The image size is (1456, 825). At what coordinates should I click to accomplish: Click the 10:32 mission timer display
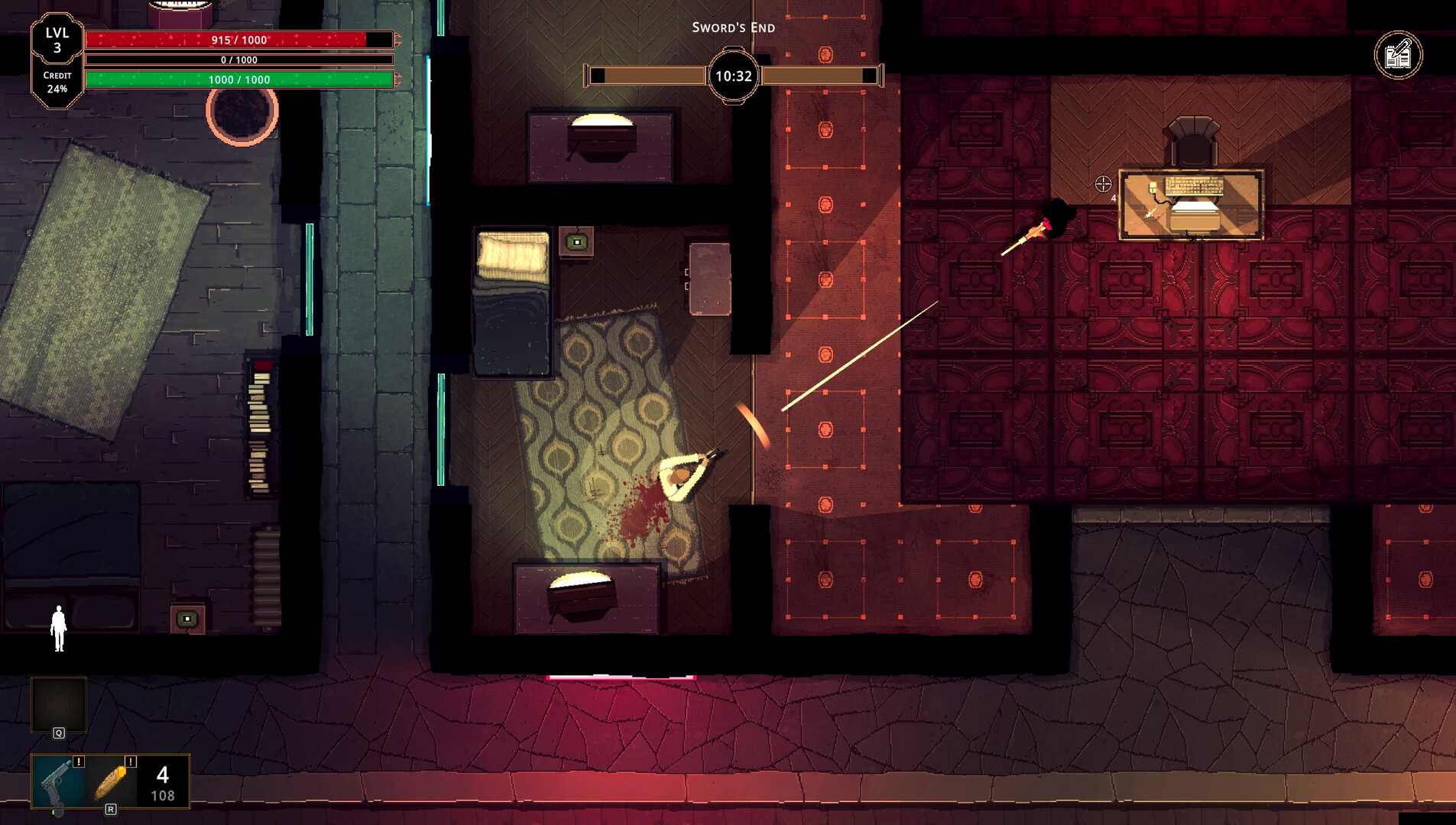732,76
